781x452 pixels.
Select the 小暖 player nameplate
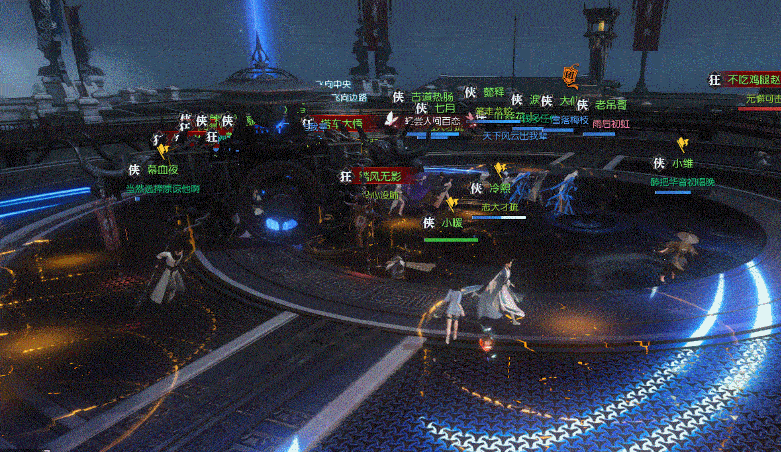pos(451,223)
